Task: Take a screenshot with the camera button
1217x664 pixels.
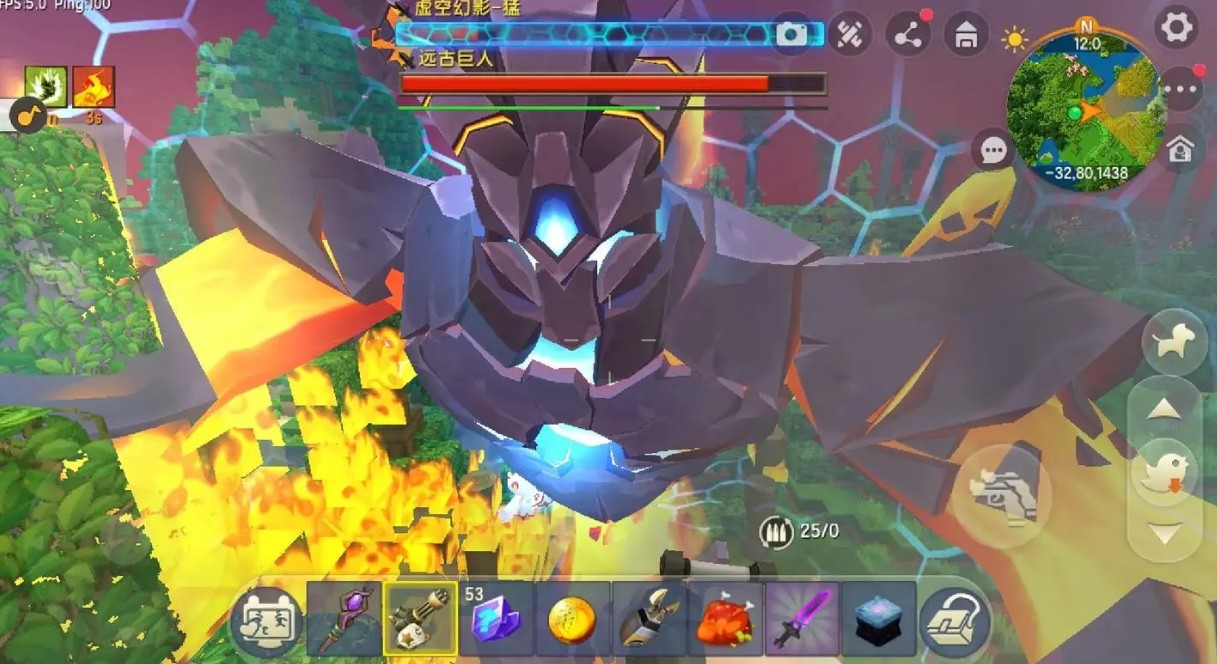Action: (x=791, y=35)
